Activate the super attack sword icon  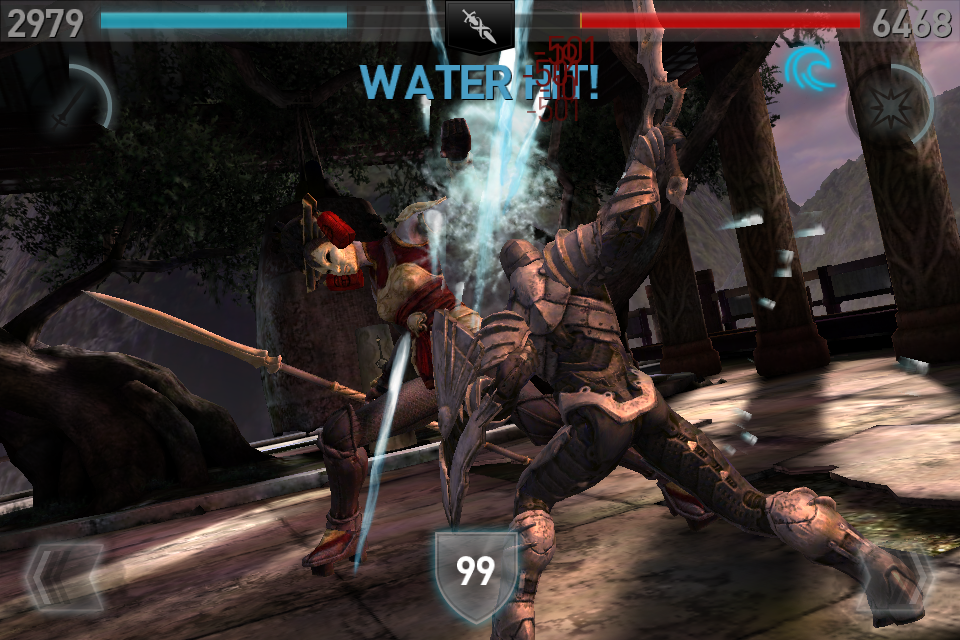point(70,104)
